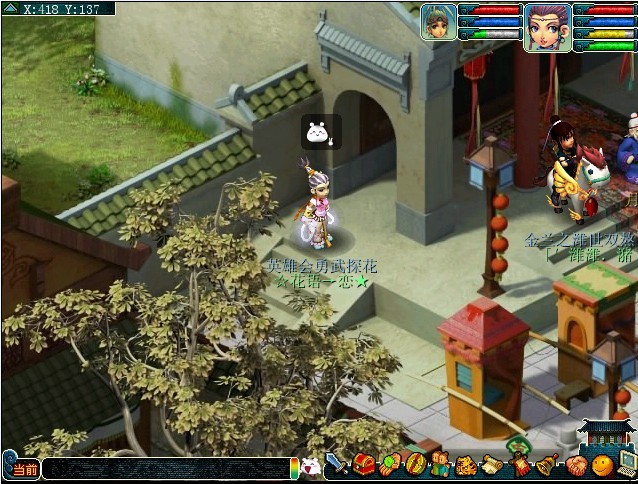
Task: Open the treasure chest inventory icon
Action: coord(363,465)
